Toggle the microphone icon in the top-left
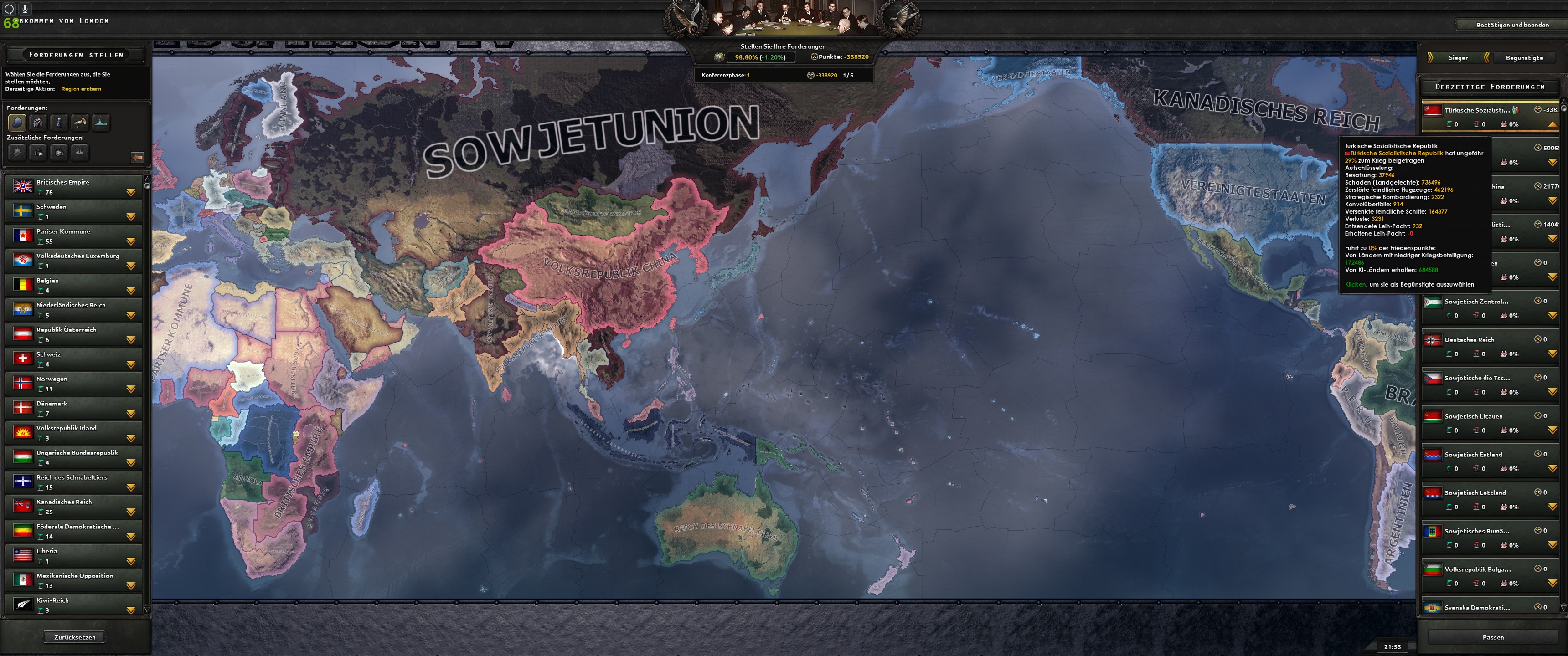The height and width of the screenshot is (656, 1568). (25, 9)
